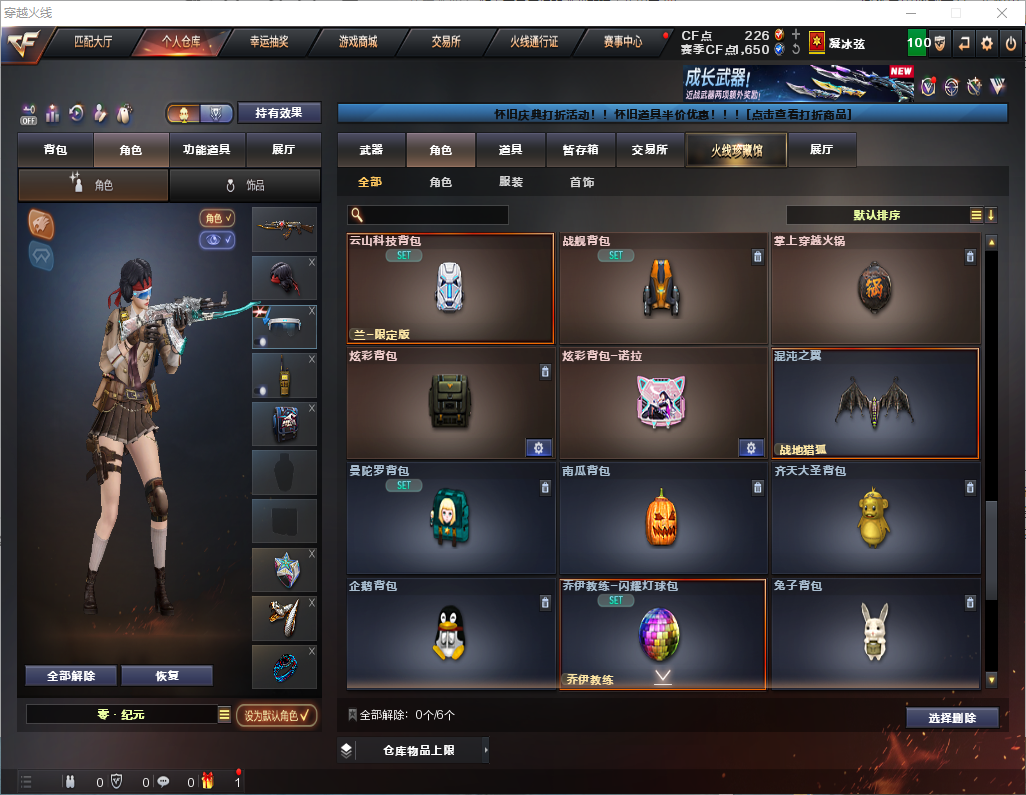Open the 游戏商城 game store
Viewport: 1026px width, 795px height.
point(358,42)
